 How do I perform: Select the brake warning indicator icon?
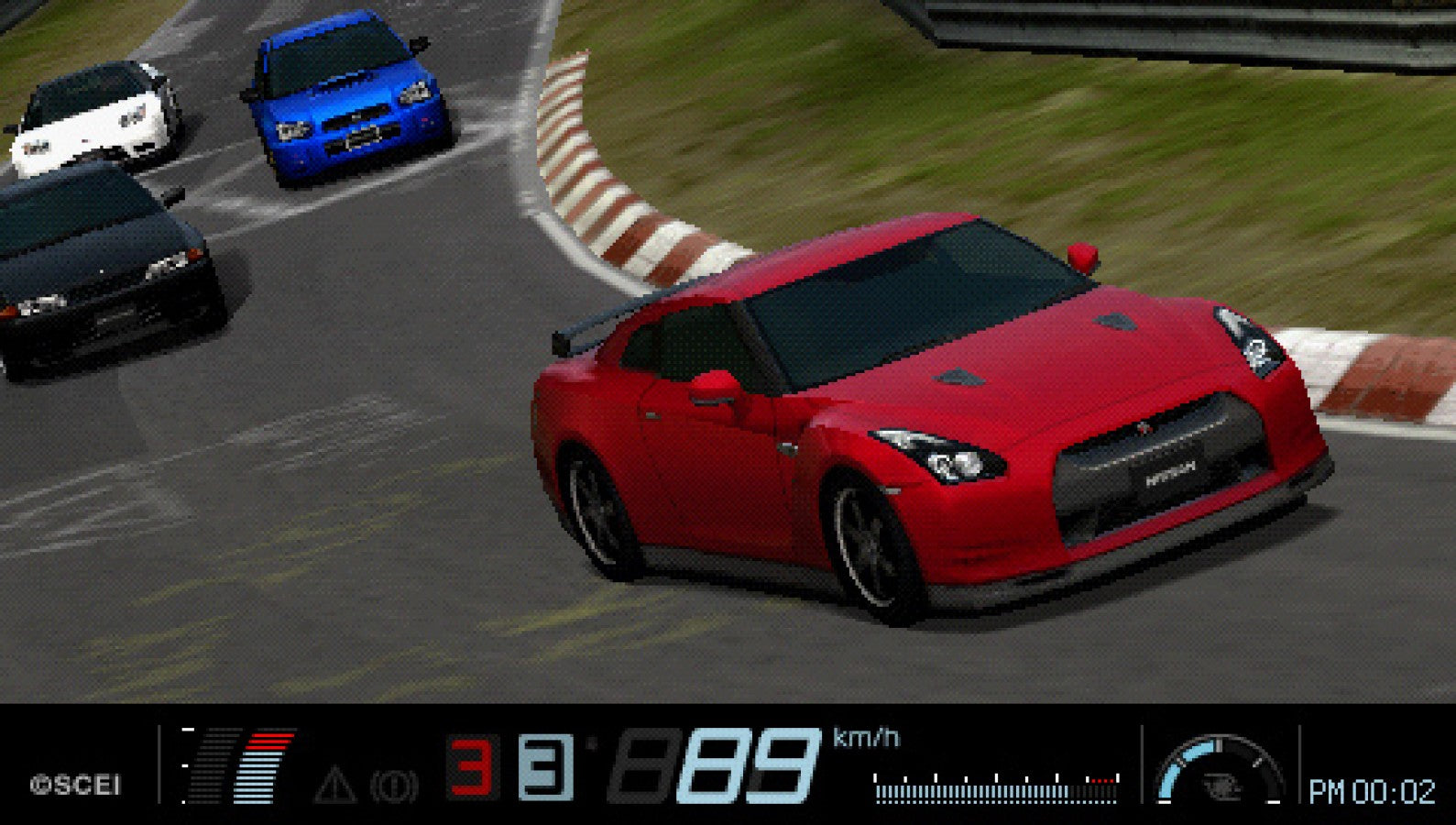coord(396,786)
